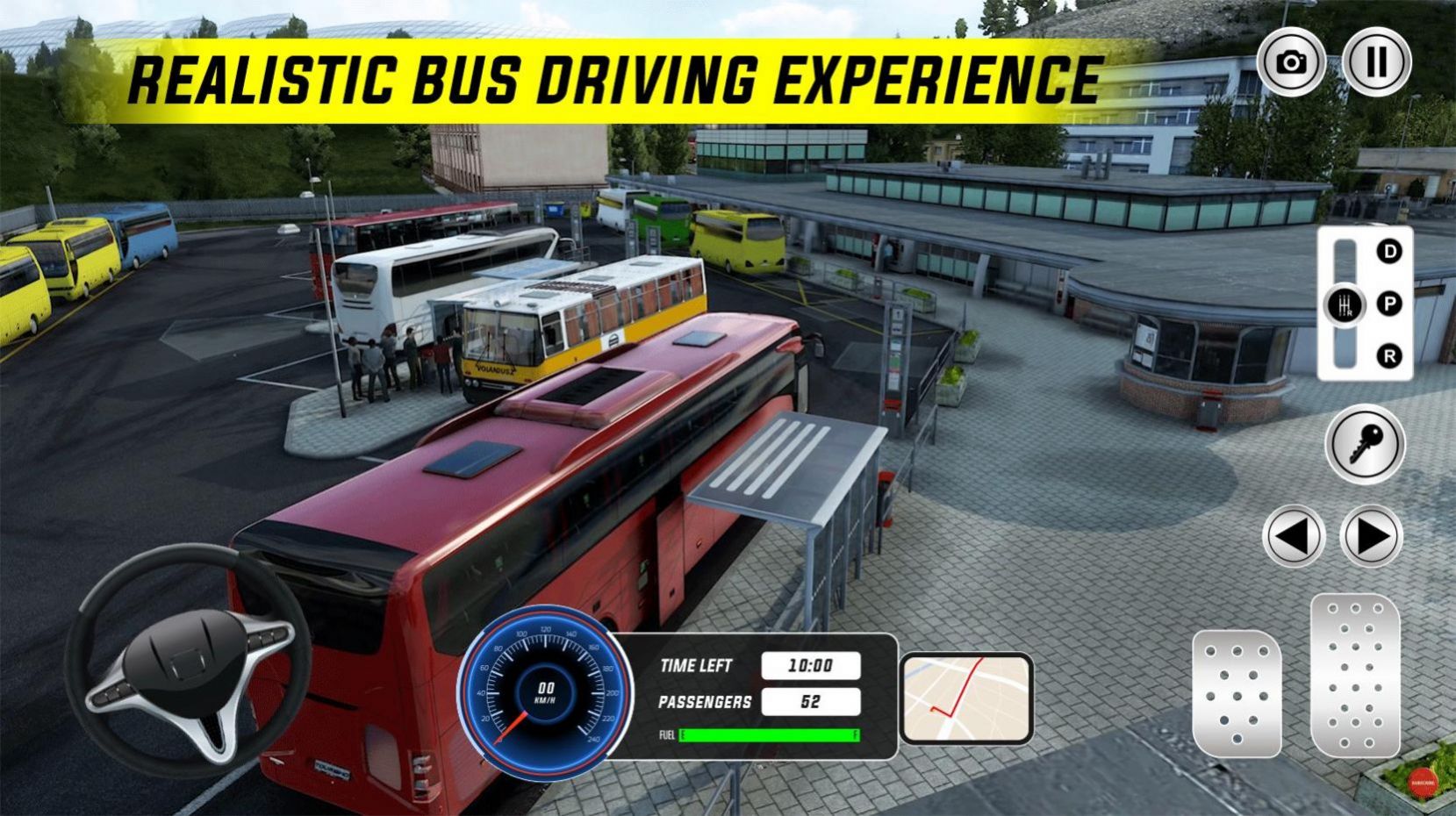Tap the Realistic Bus Driving Experience banner
Viewport: 1456px width, 816px height.
pyautogui.click(x=614, y=79)
